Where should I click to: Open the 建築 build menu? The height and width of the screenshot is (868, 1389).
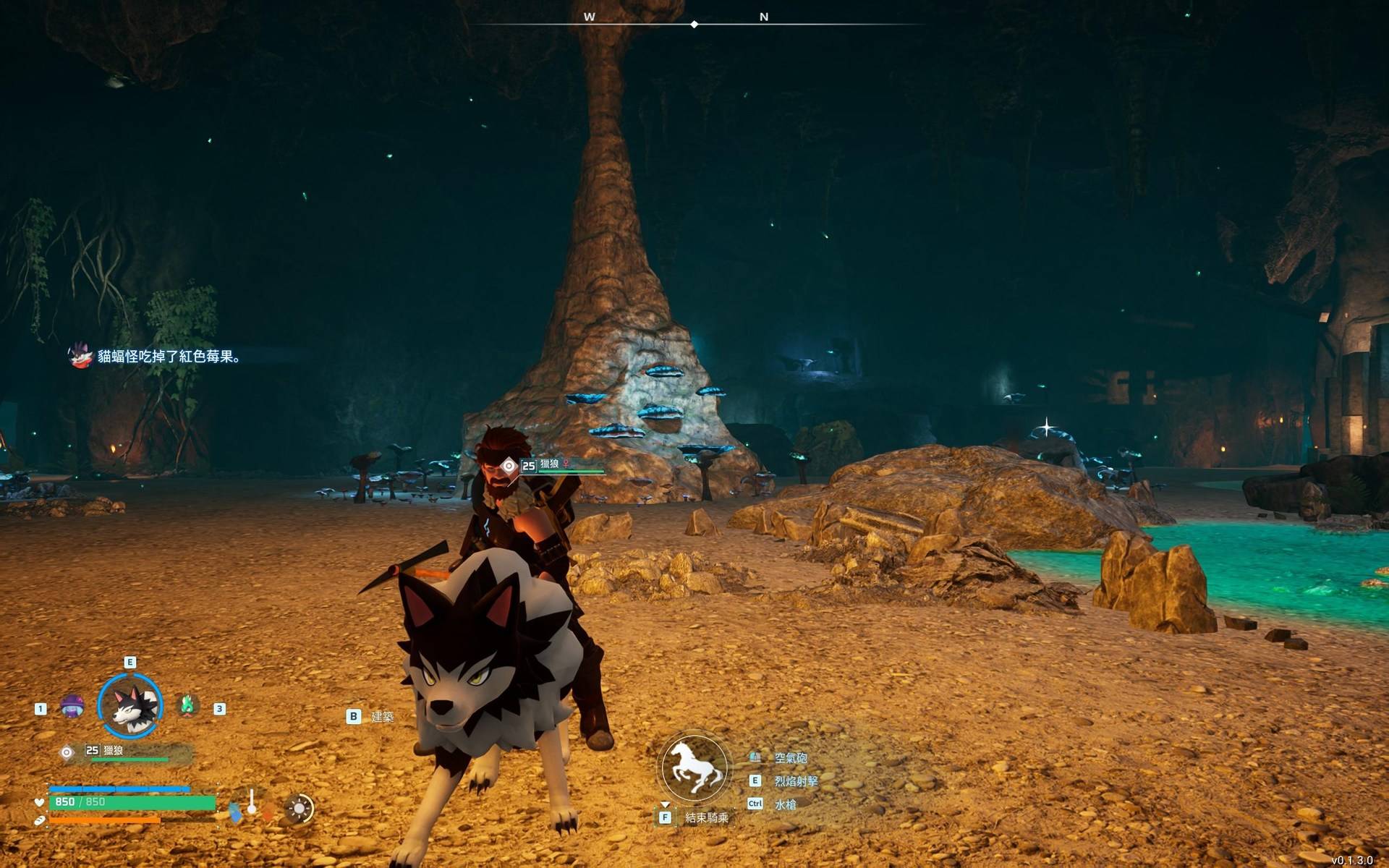[381, 717]
